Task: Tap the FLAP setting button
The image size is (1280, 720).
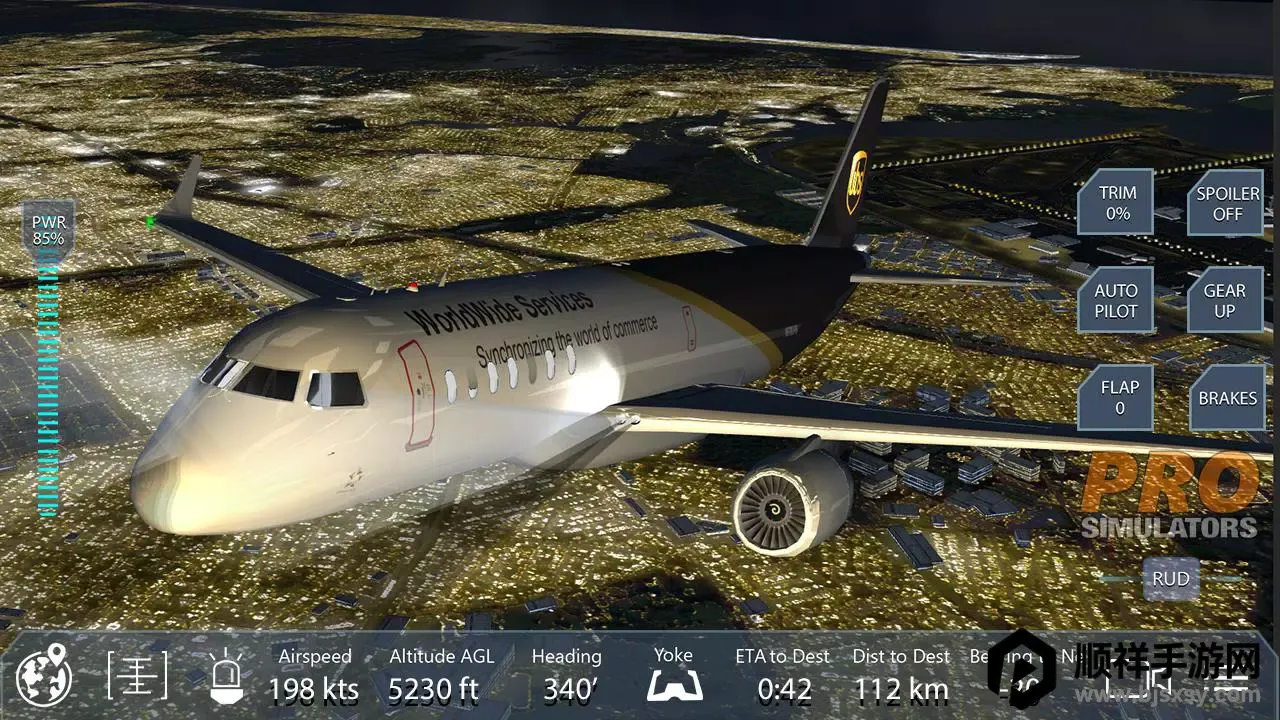Action: click(x=1118, y=397)
